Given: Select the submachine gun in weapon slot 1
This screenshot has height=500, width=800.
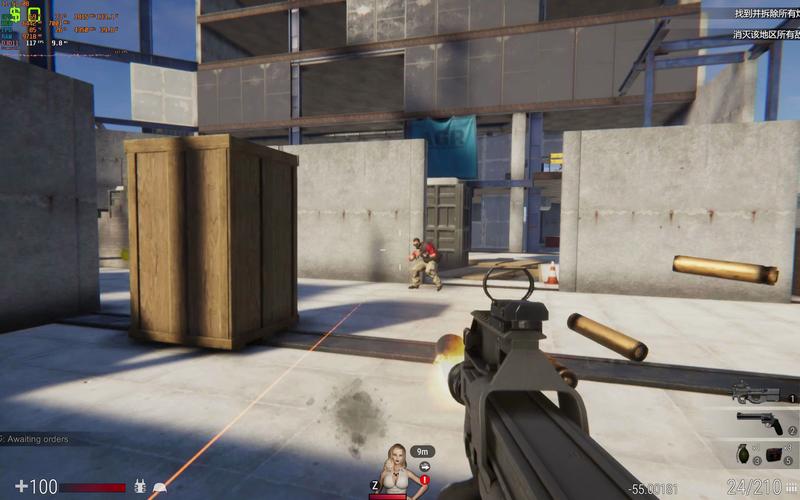Looking at the screenshot, I should tap(755, 391).
